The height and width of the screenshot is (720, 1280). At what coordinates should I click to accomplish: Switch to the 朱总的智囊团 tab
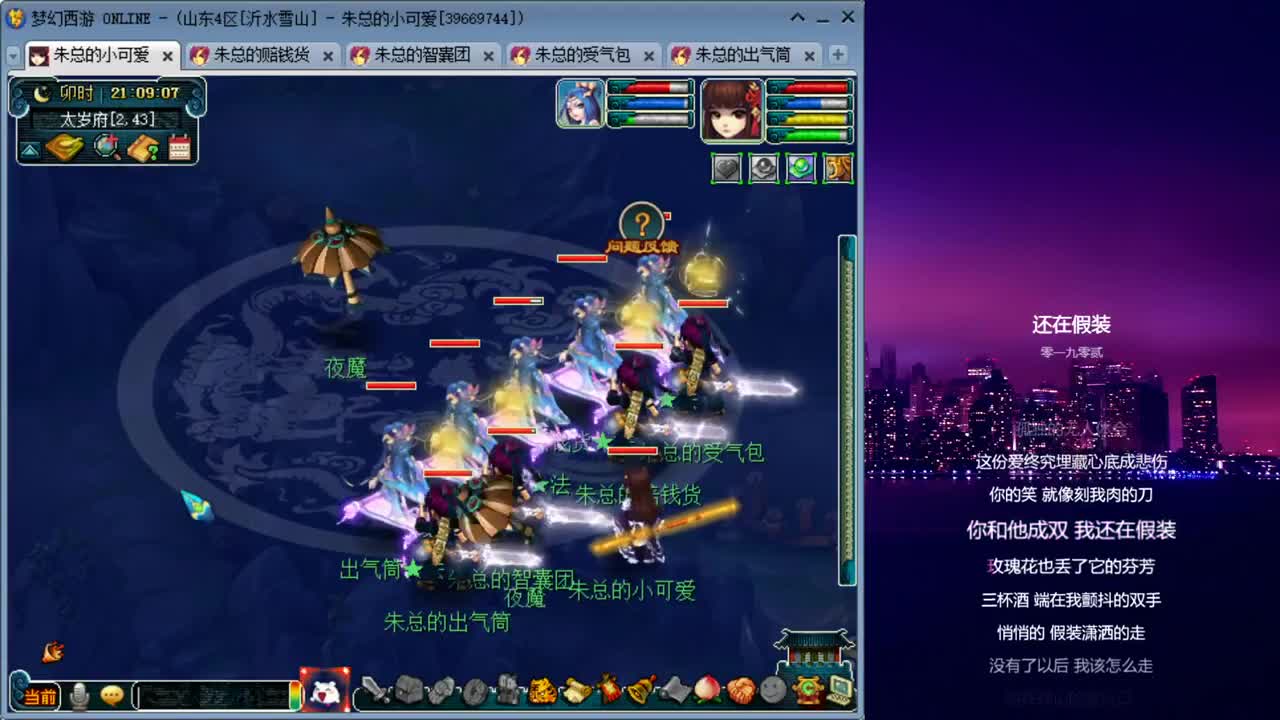pyautogui.click(x=418, y=56)
